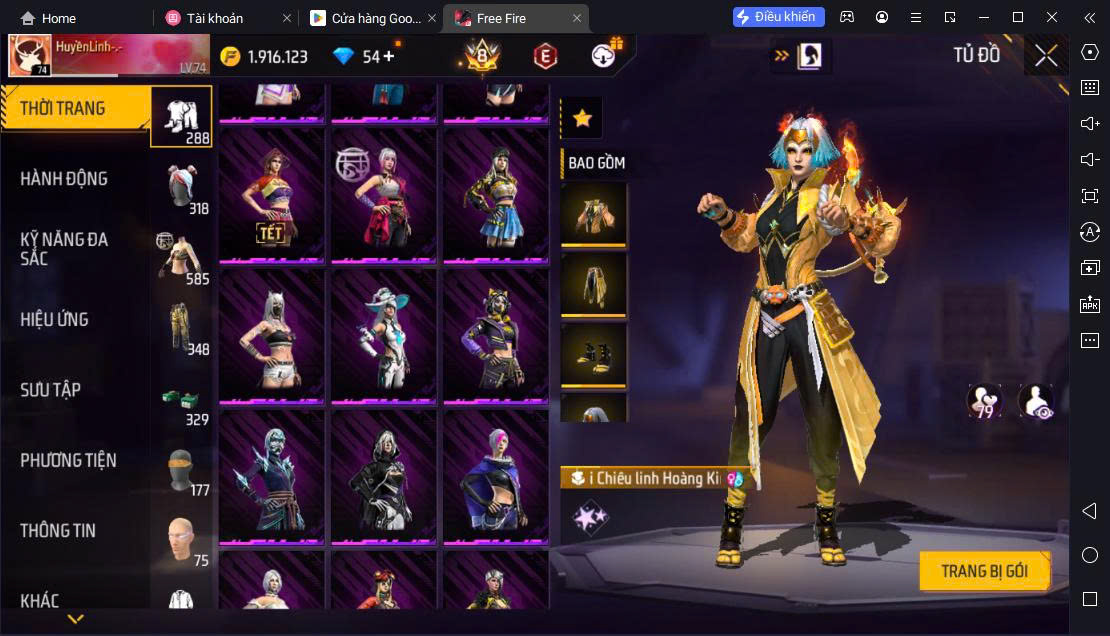Select the pink-haired purple jacket outfit
The width and height of the screenshot is (1110, 636).
tap(496, 475)
